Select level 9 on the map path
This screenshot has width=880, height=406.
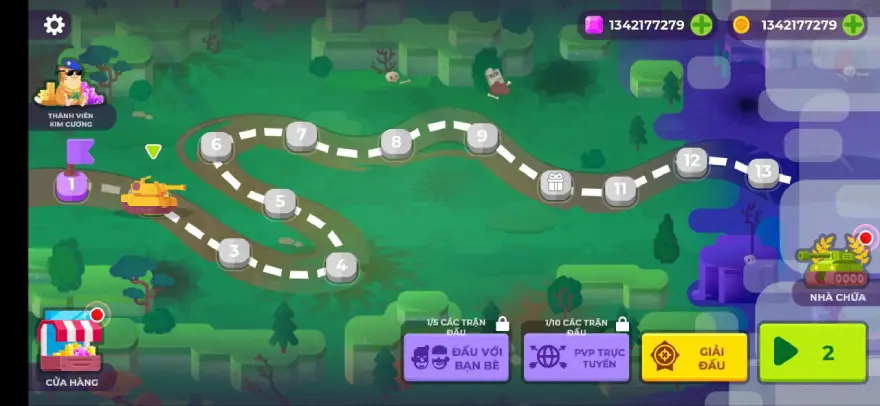[x=482, y=136]
